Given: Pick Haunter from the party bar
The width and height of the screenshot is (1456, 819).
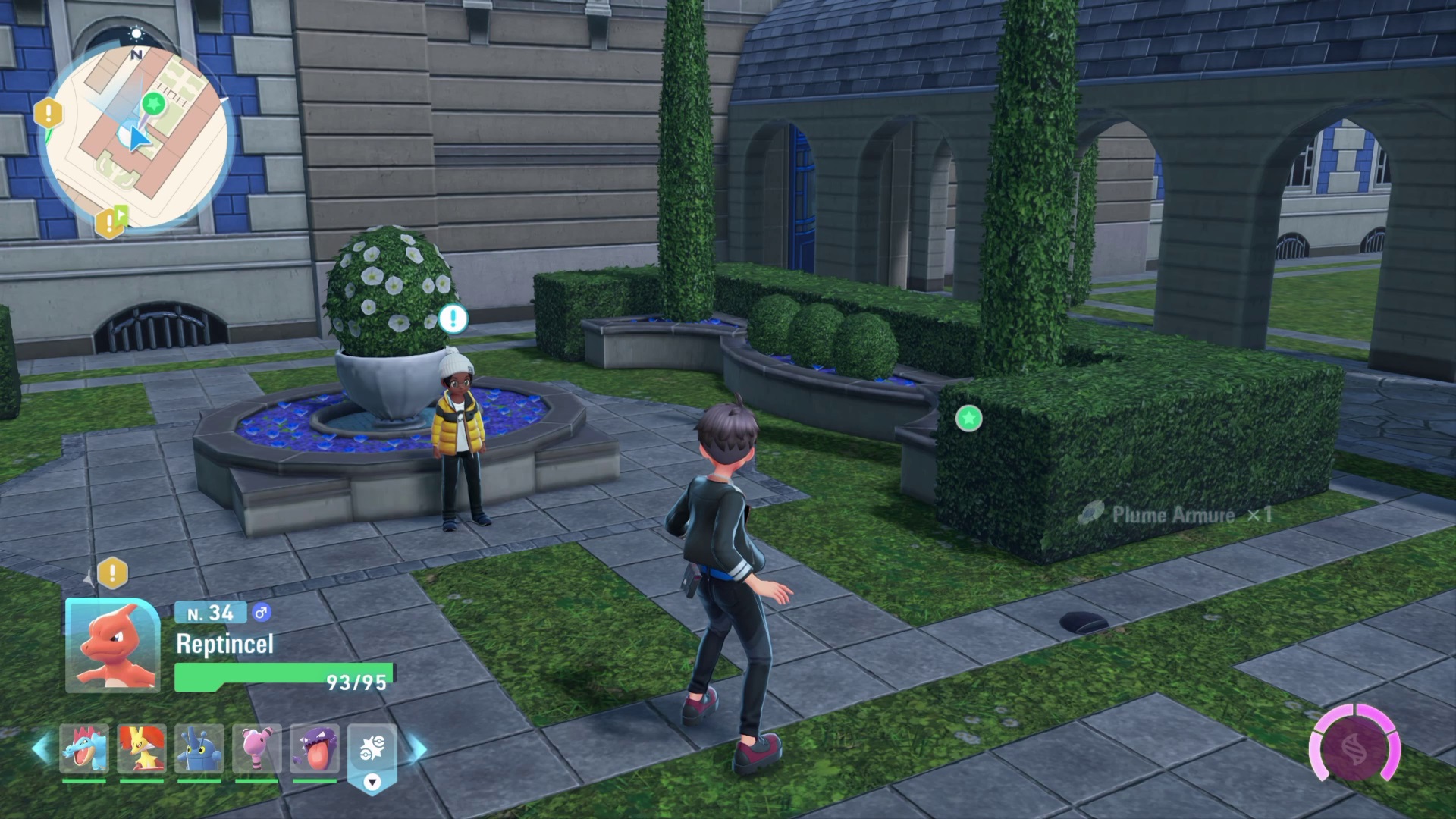Looking at the screenshot, I should point(314,748).
